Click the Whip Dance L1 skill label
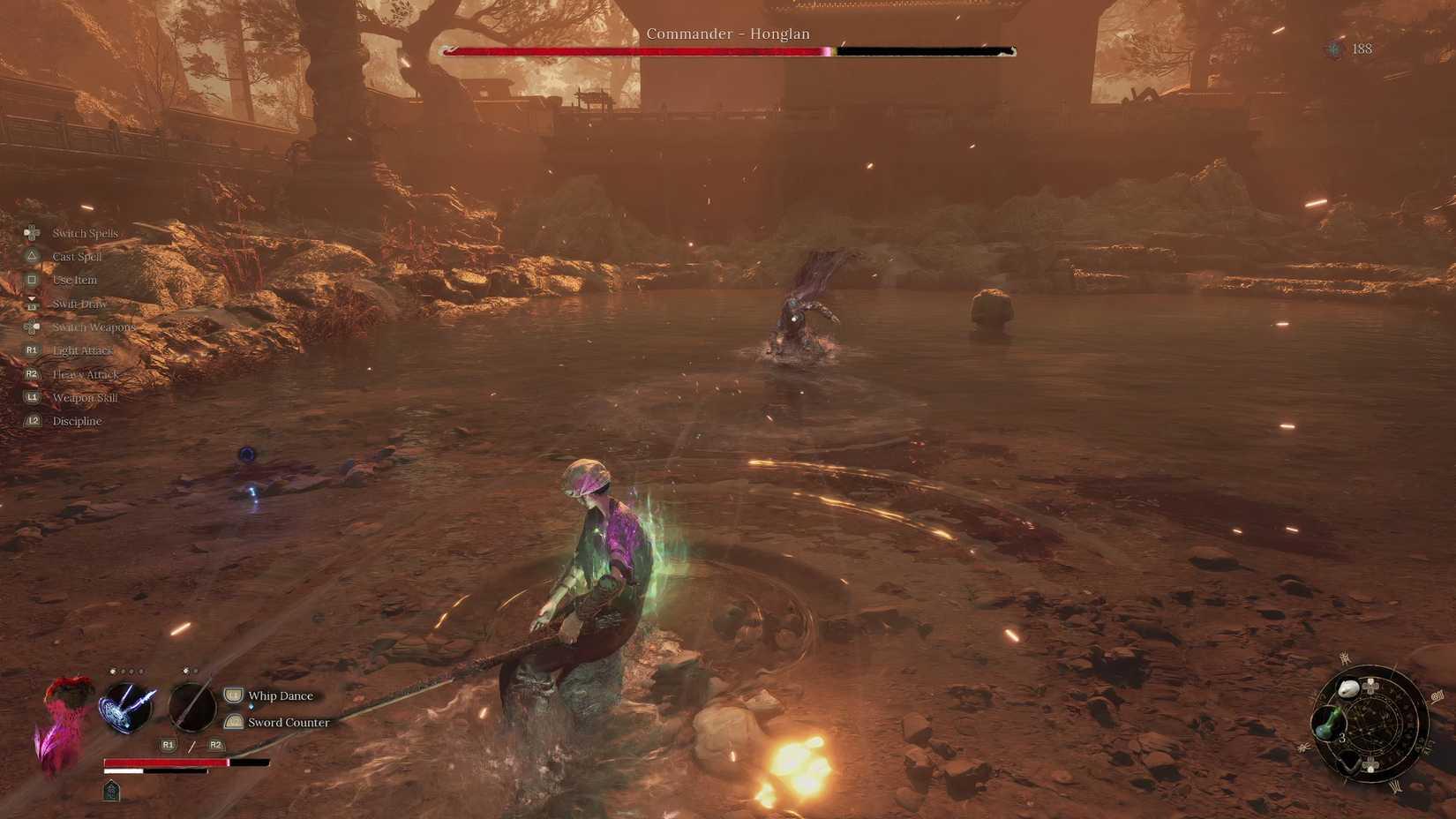Image resolution: width=1456 pixels, height=819 pixels. 281,695
